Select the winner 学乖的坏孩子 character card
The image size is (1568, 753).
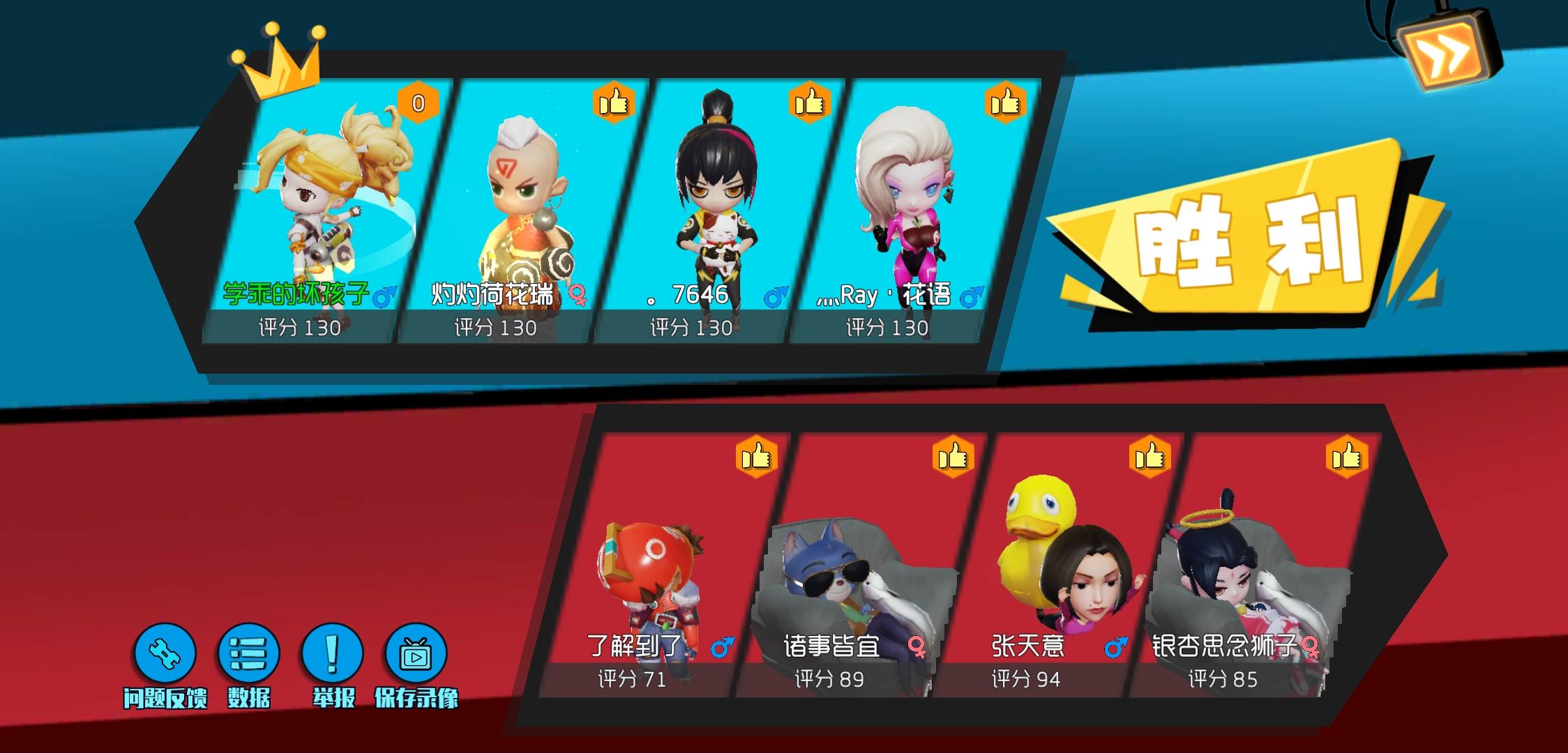pos(312,209)
